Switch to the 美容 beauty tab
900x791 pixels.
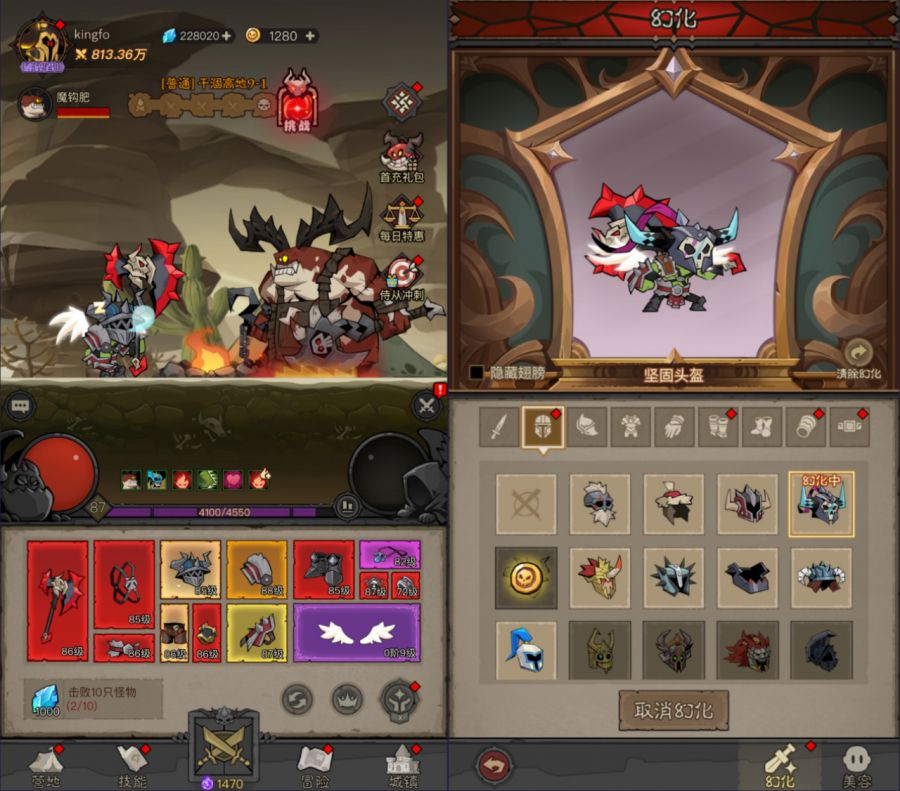coord(856,763)
